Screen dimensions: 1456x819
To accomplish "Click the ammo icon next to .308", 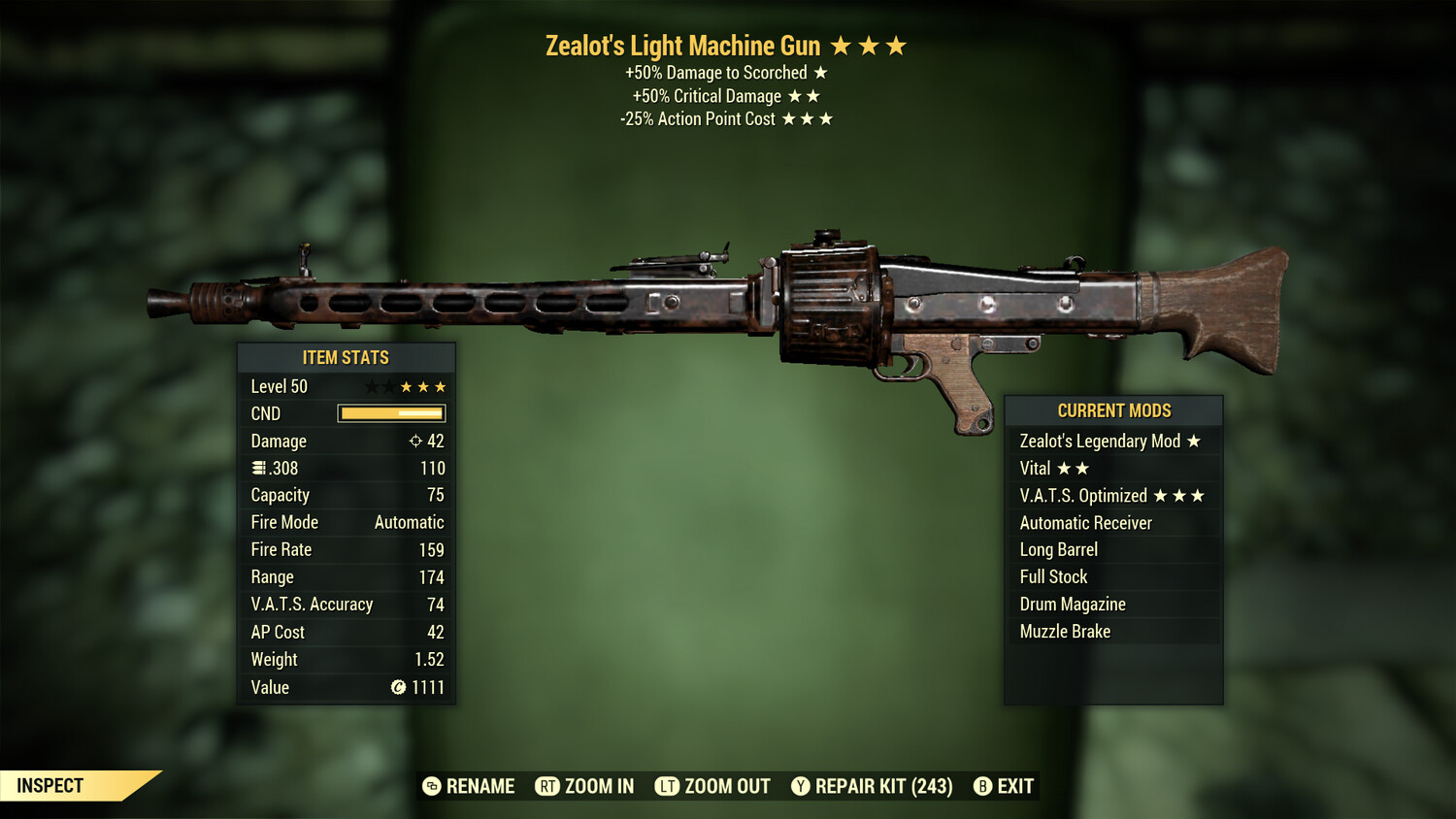I will (x=259, y=468).
